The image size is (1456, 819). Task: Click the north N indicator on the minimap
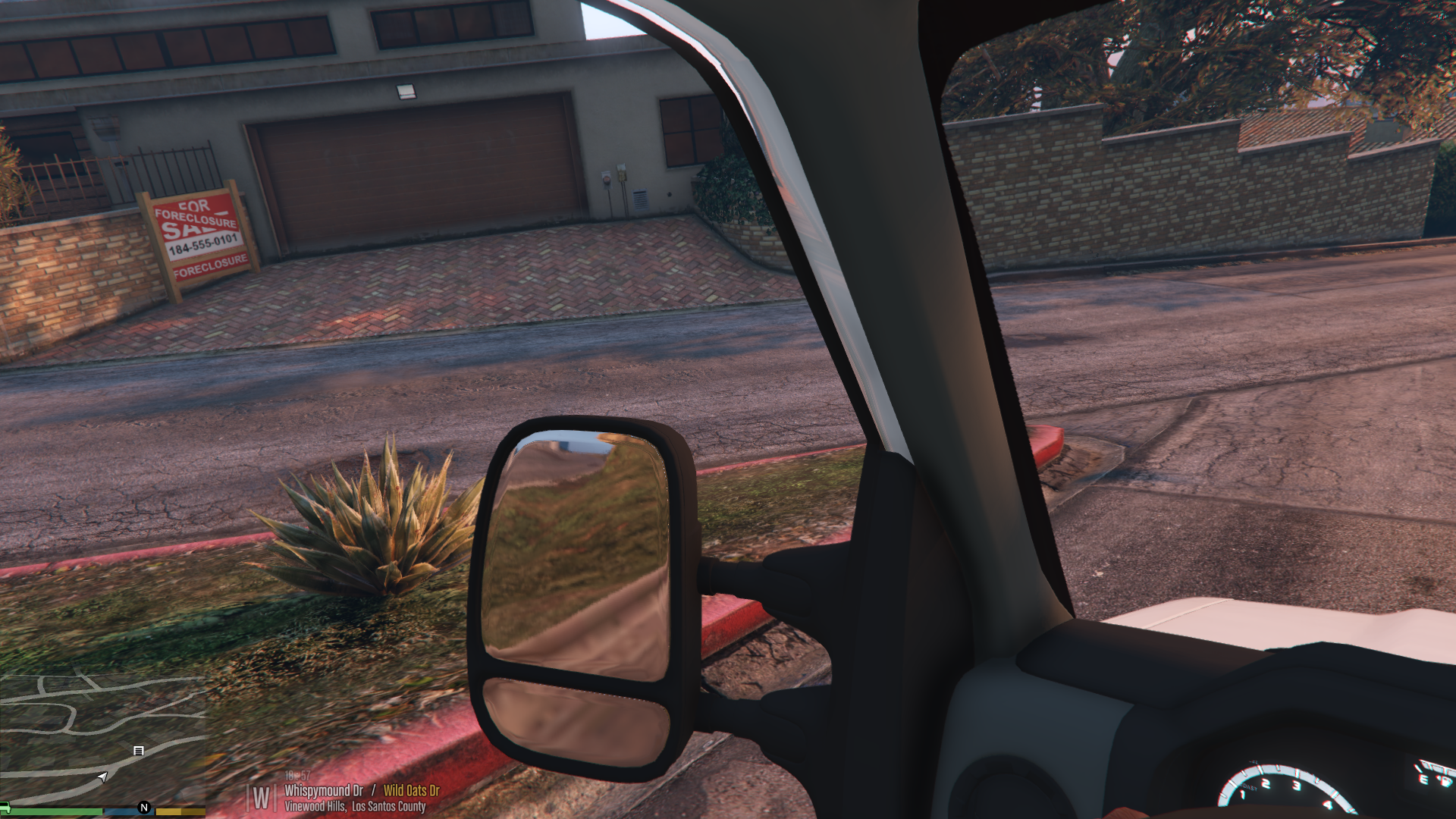[144, 808]
